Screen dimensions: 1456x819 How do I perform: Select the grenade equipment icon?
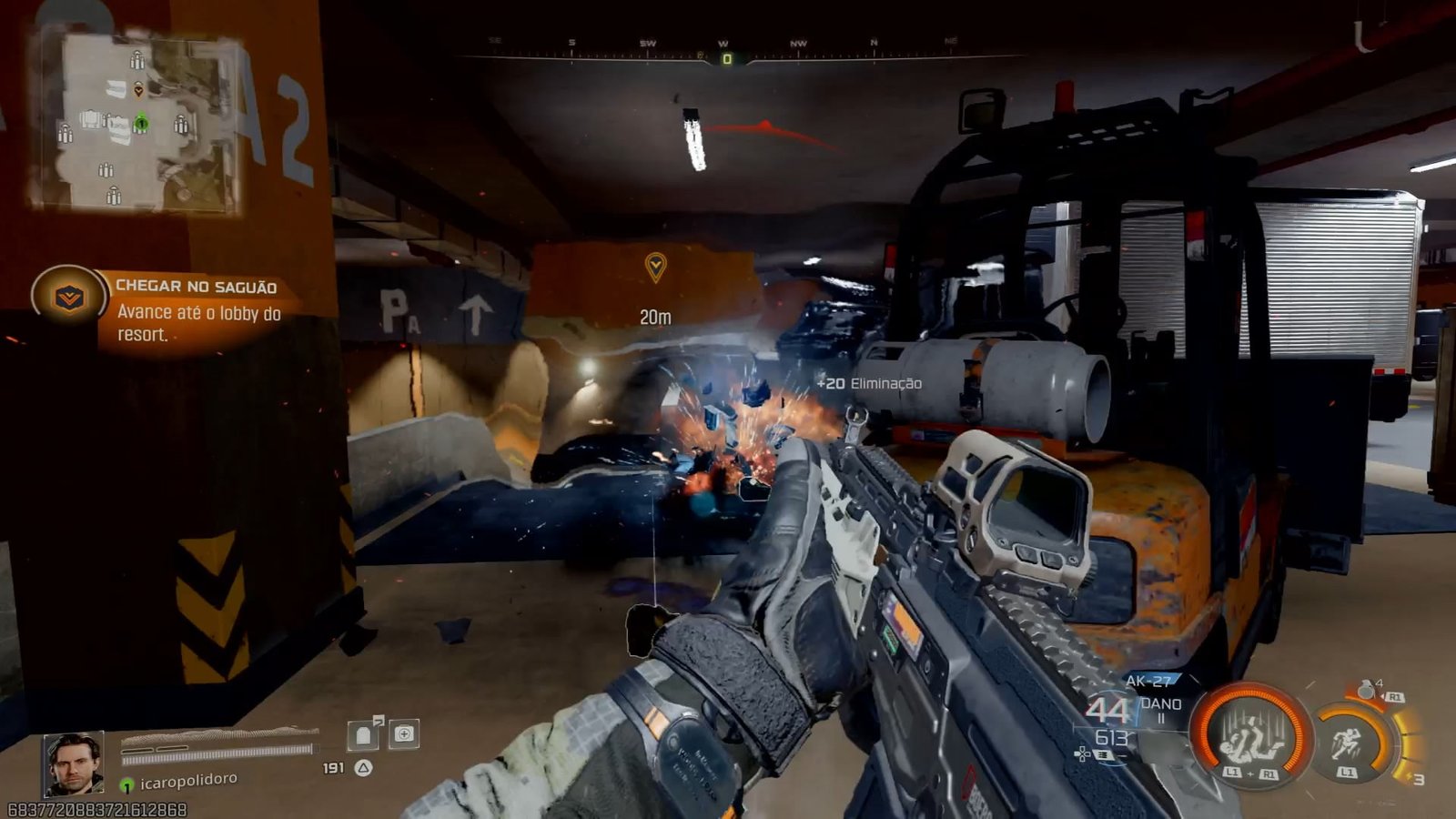[x=1367, y=691]
